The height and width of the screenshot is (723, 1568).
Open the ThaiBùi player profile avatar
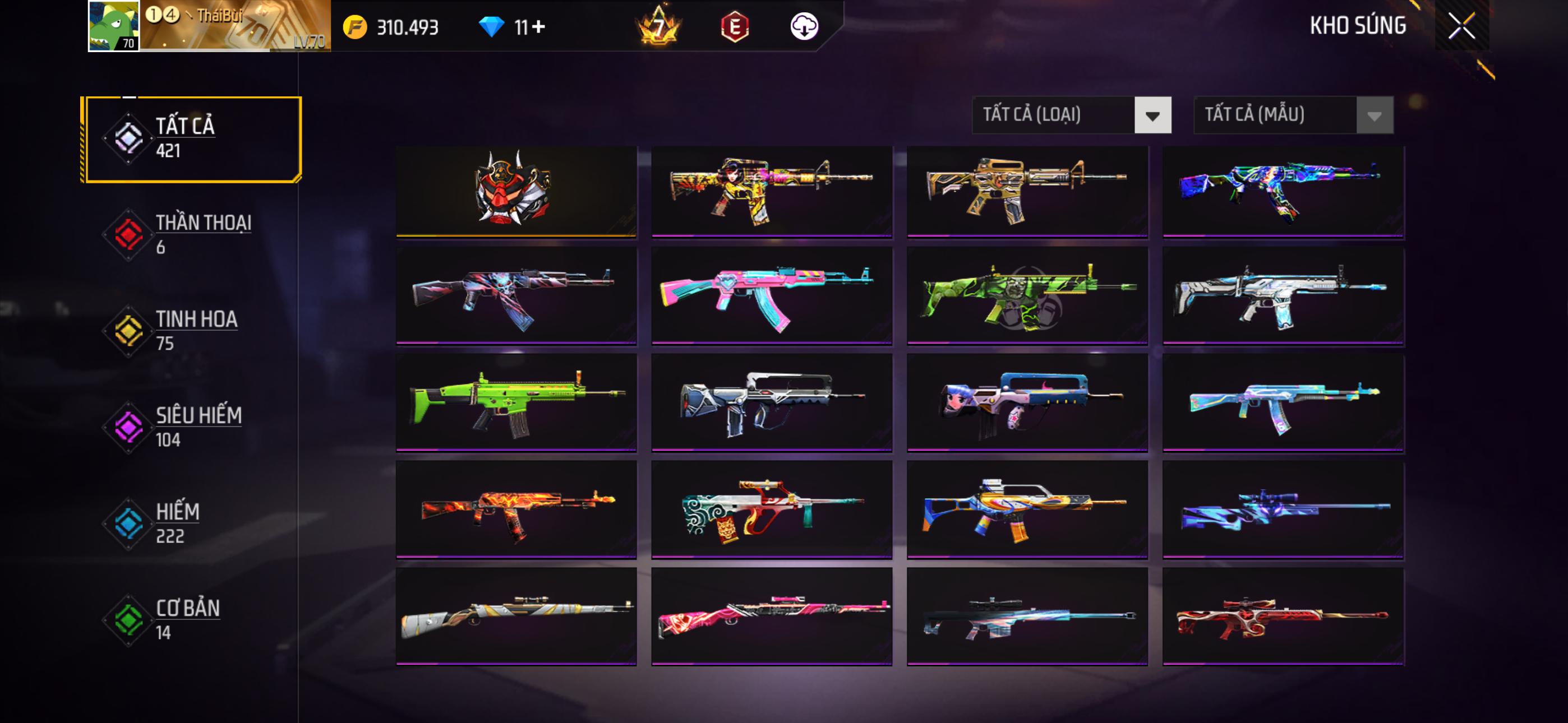coord(114,26)
